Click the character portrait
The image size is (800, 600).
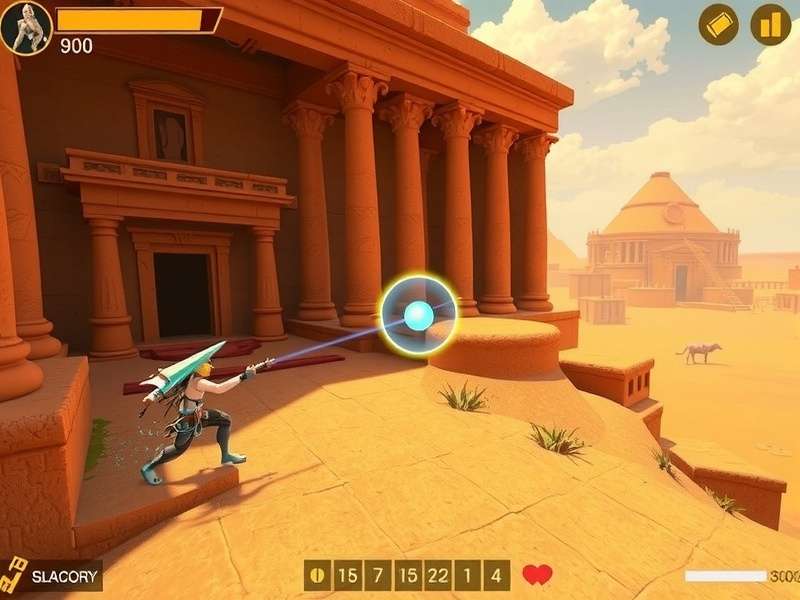coord(25,27)
